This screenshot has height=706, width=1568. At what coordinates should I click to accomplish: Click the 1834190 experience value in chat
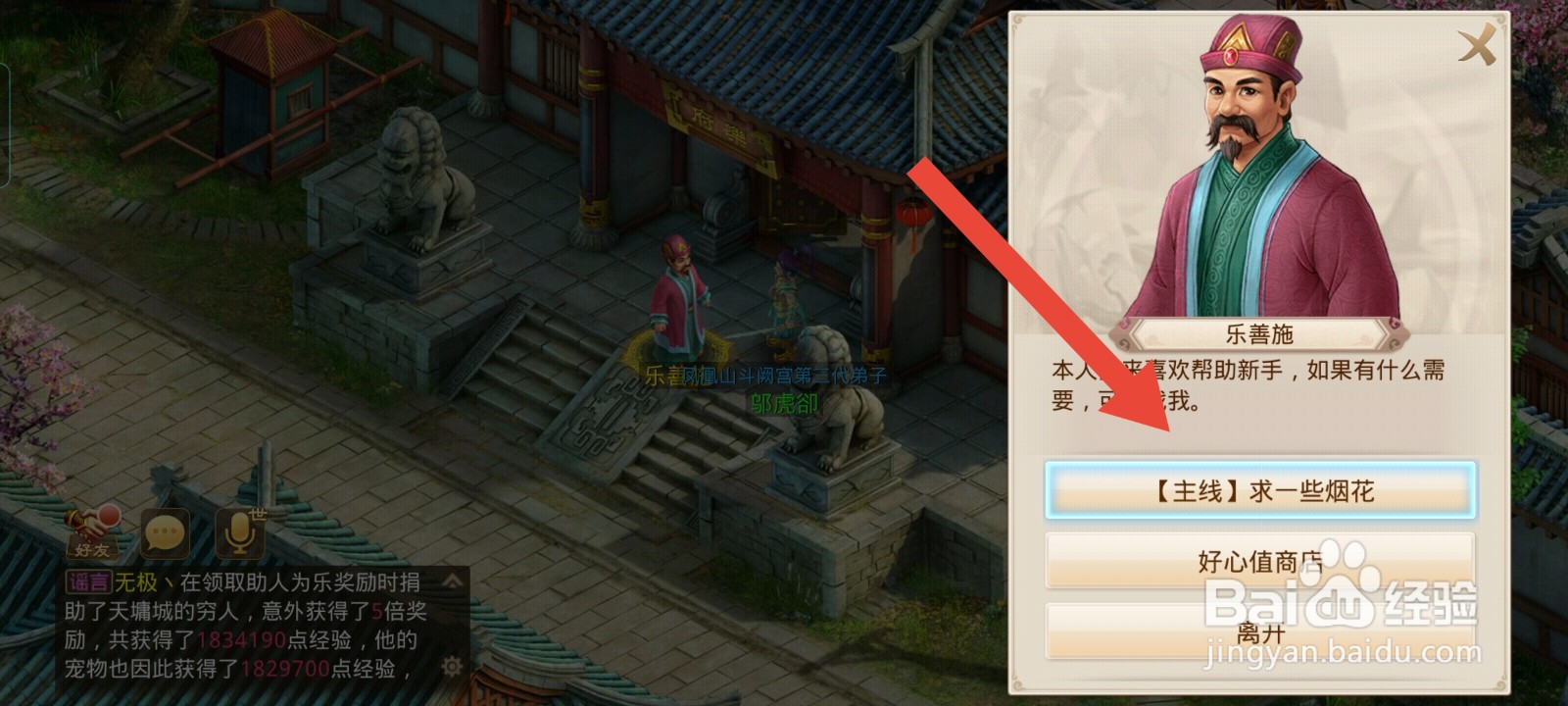242,638
